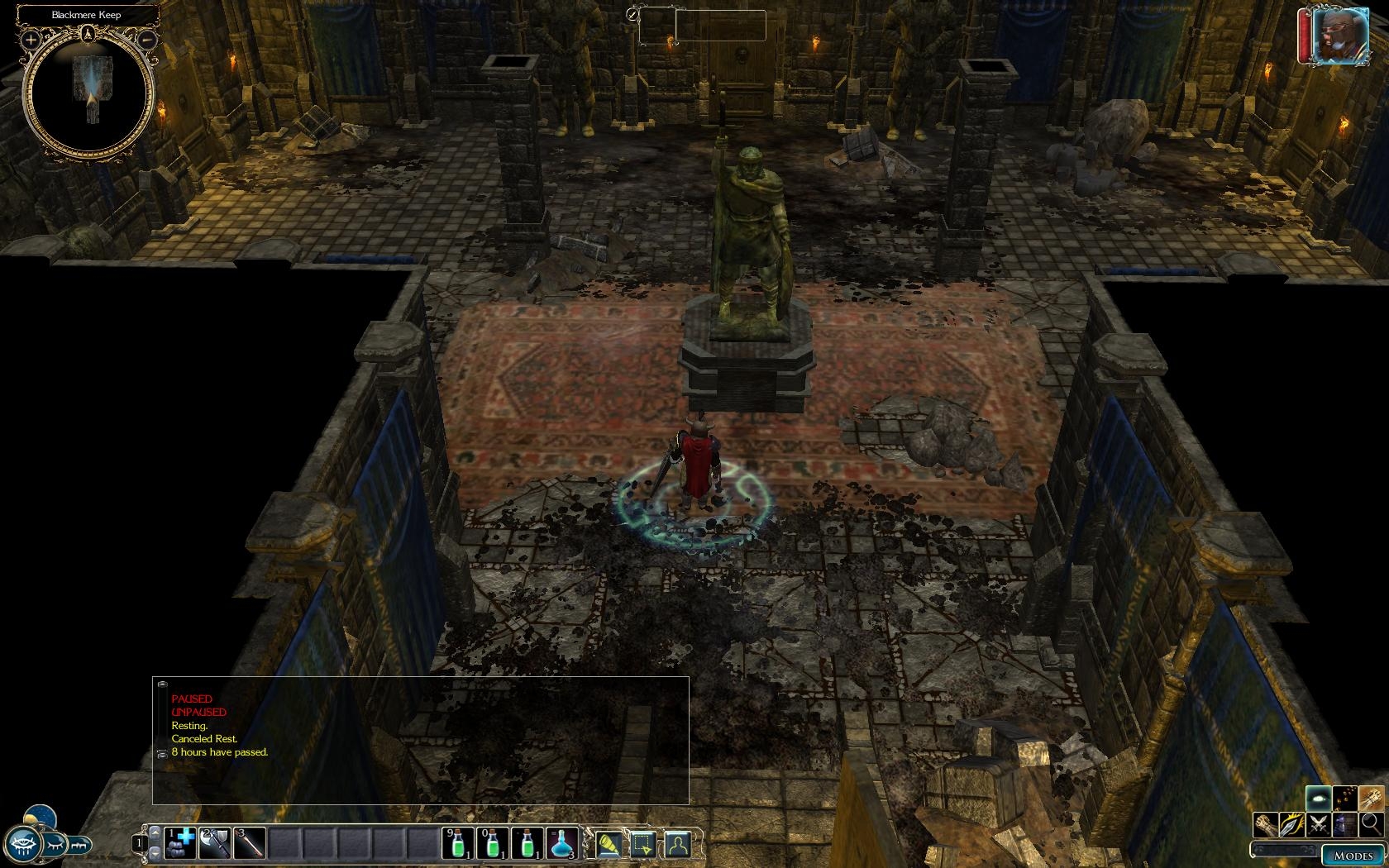Image resolution: width=1389 pixels, height=868 pixels.
Task: Open the Modes panel
Action: (1353, 856)
